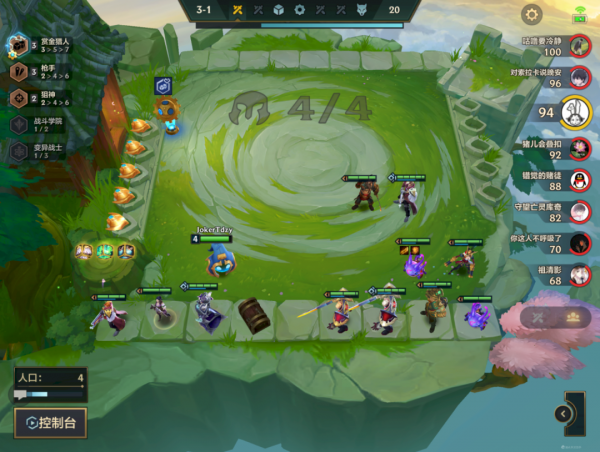Expand the side panel with the arrow button
This screenshot has height=452, width=600.
pos(564,414)
